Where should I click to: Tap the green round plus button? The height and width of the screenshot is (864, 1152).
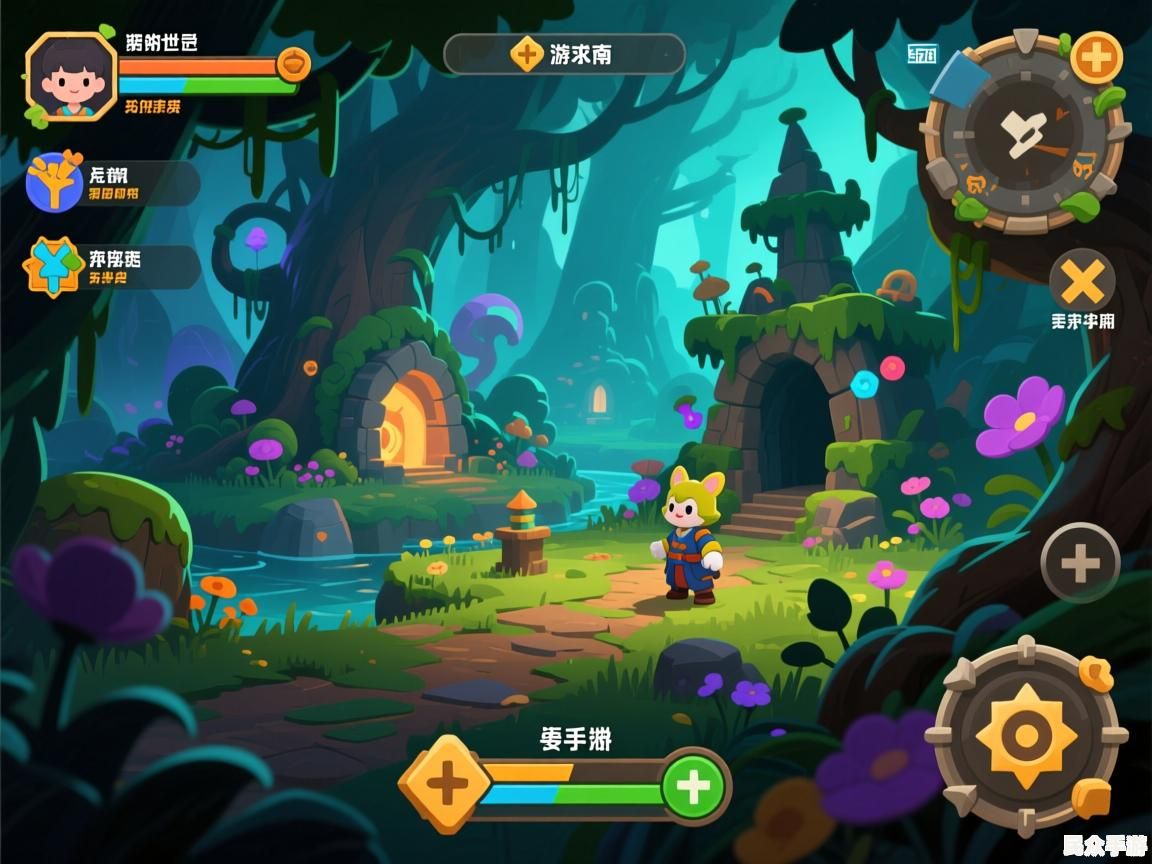coord(693,786)
